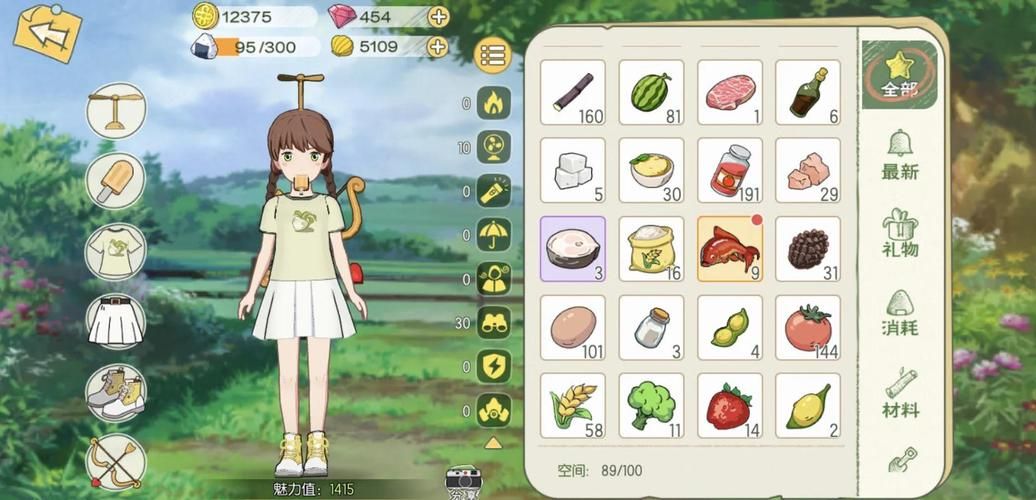Open the 礼物 gifts tab

900,233
